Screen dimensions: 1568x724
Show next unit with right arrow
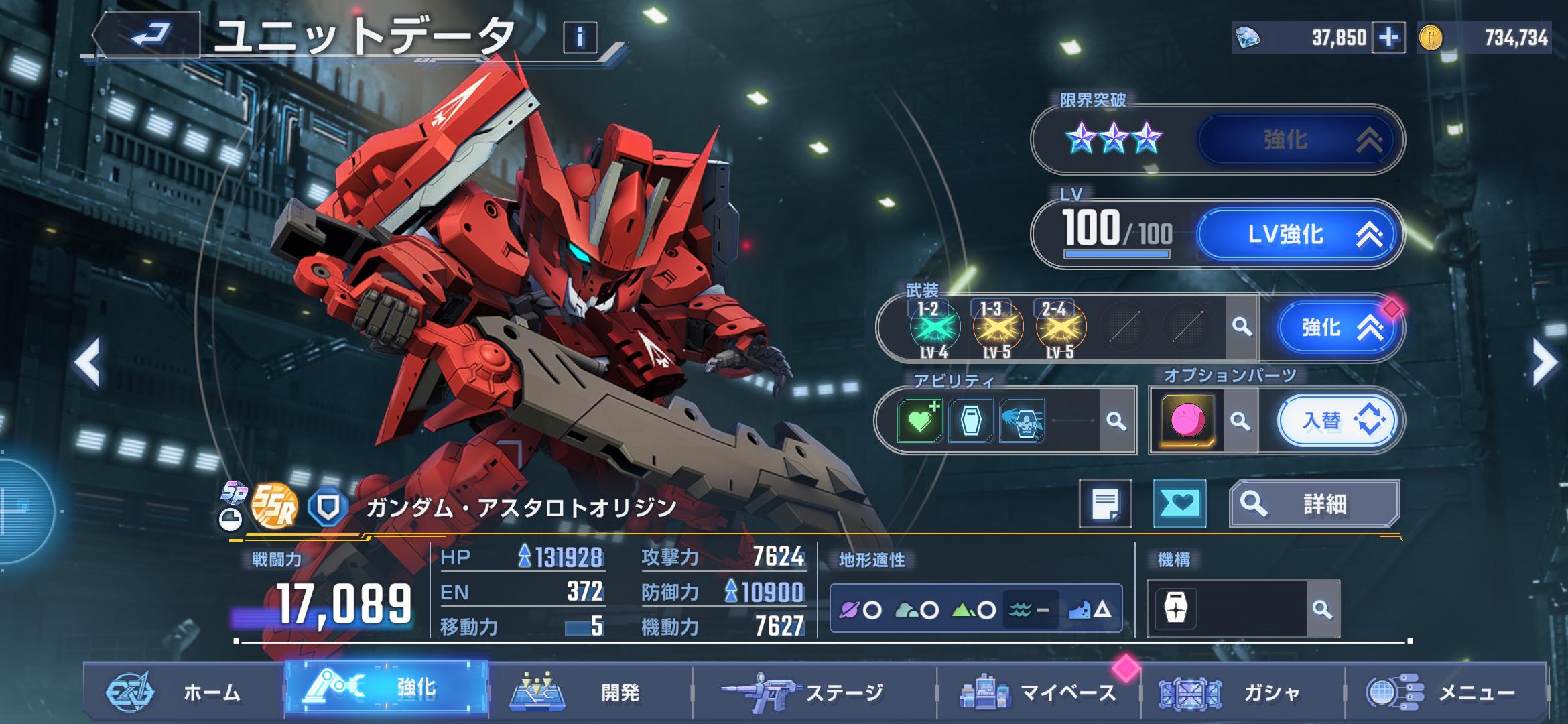tap(1544, 363)
